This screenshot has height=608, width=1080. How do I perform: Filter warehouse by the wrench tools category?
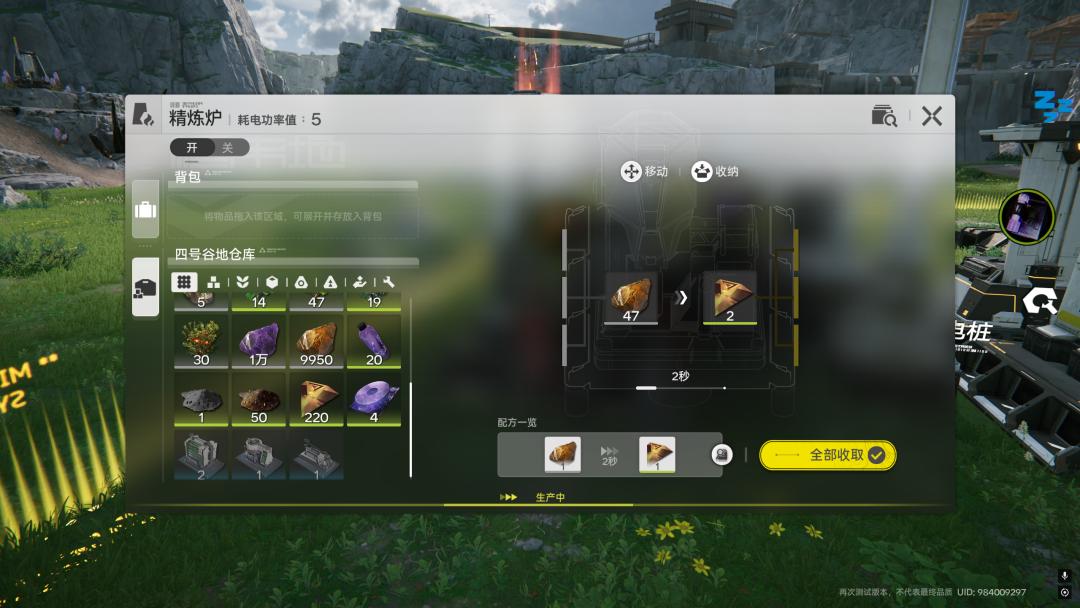[x=388, y=283]
